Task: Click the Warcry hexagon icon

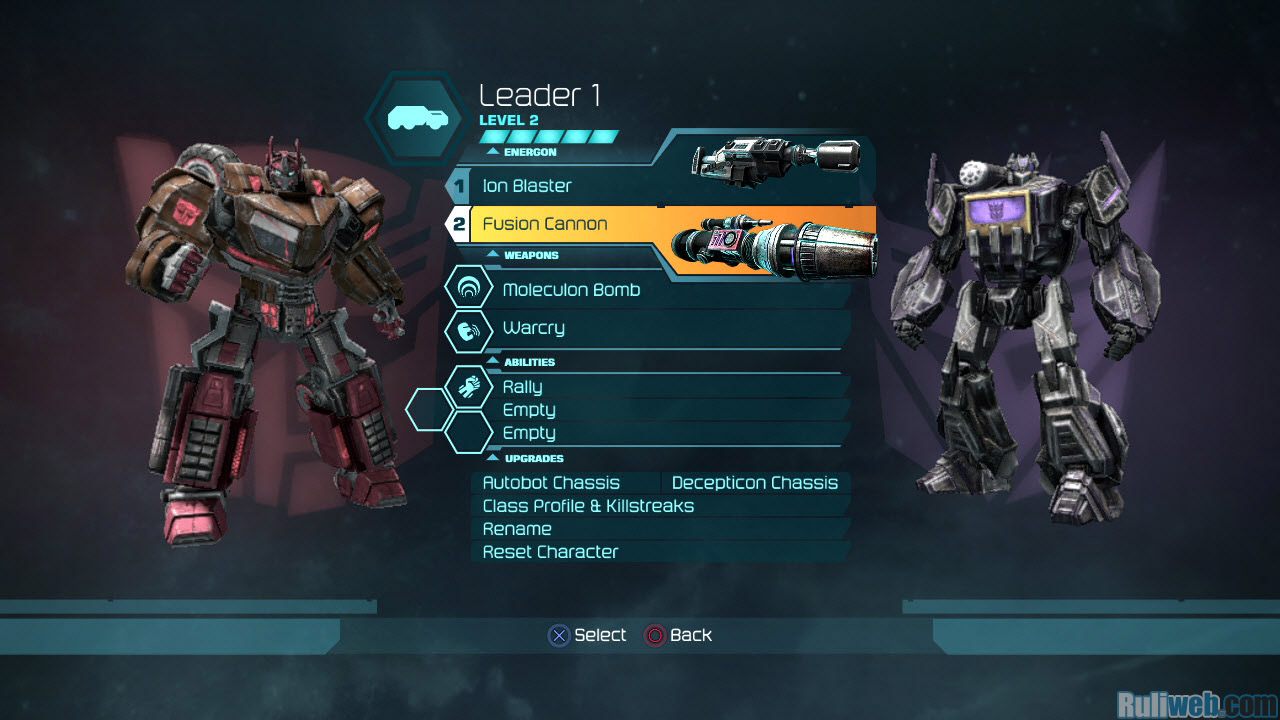Action: 468,329
